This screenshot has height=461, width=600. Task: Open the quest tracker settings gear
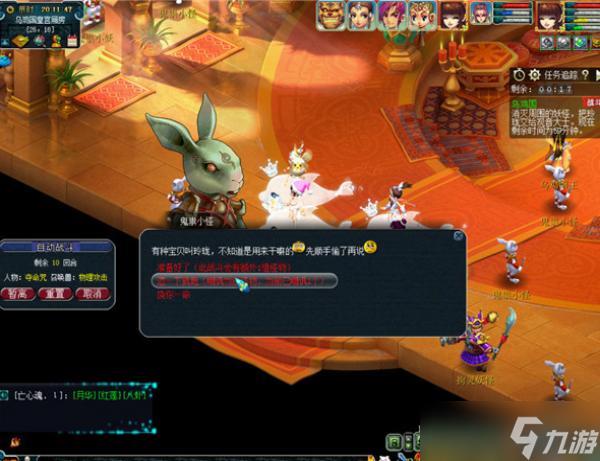(x=535, y=73)
